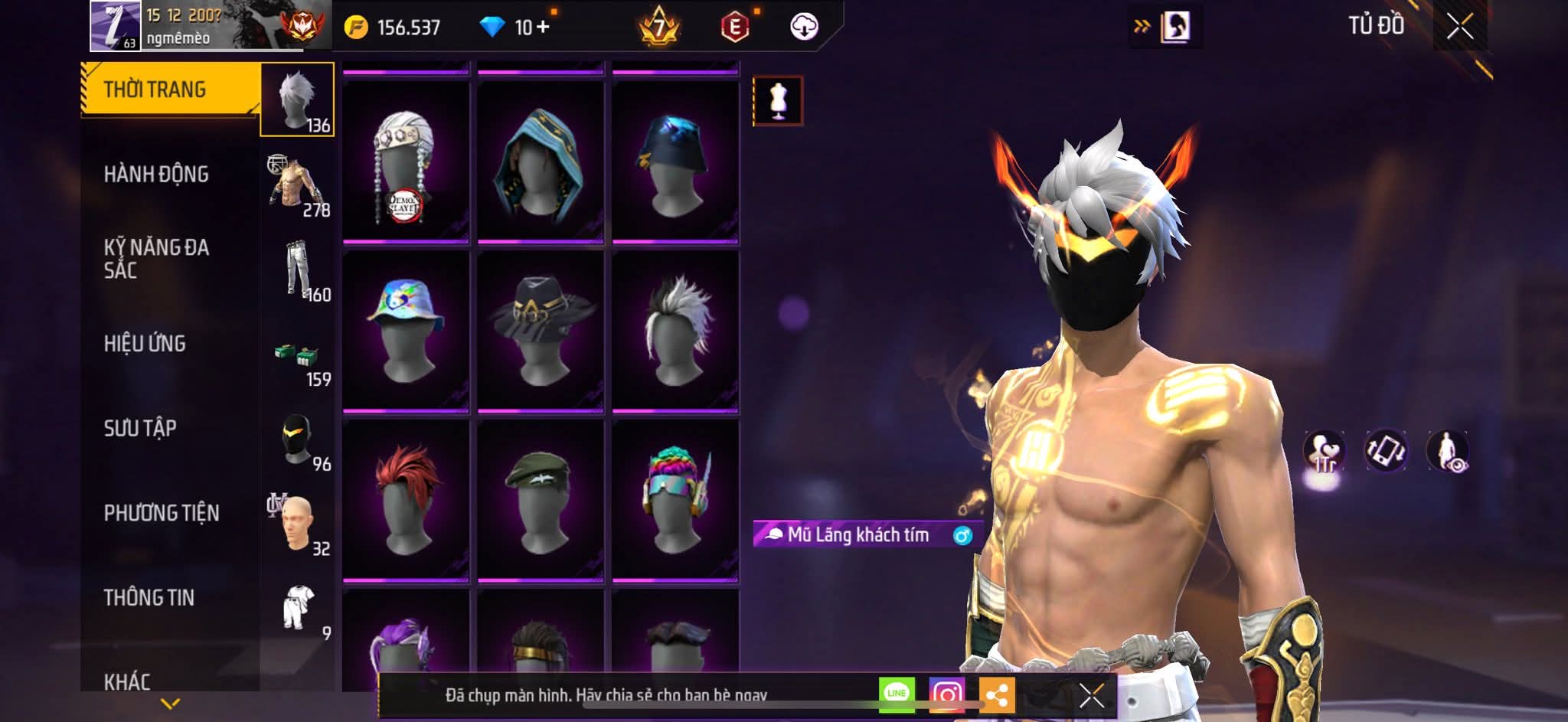The width and height of the screenshot is (1568, 722).
Task: Switch to Kỹ Năng Đa Sắc
Action: pyautogui.click(x=156, y=259)
